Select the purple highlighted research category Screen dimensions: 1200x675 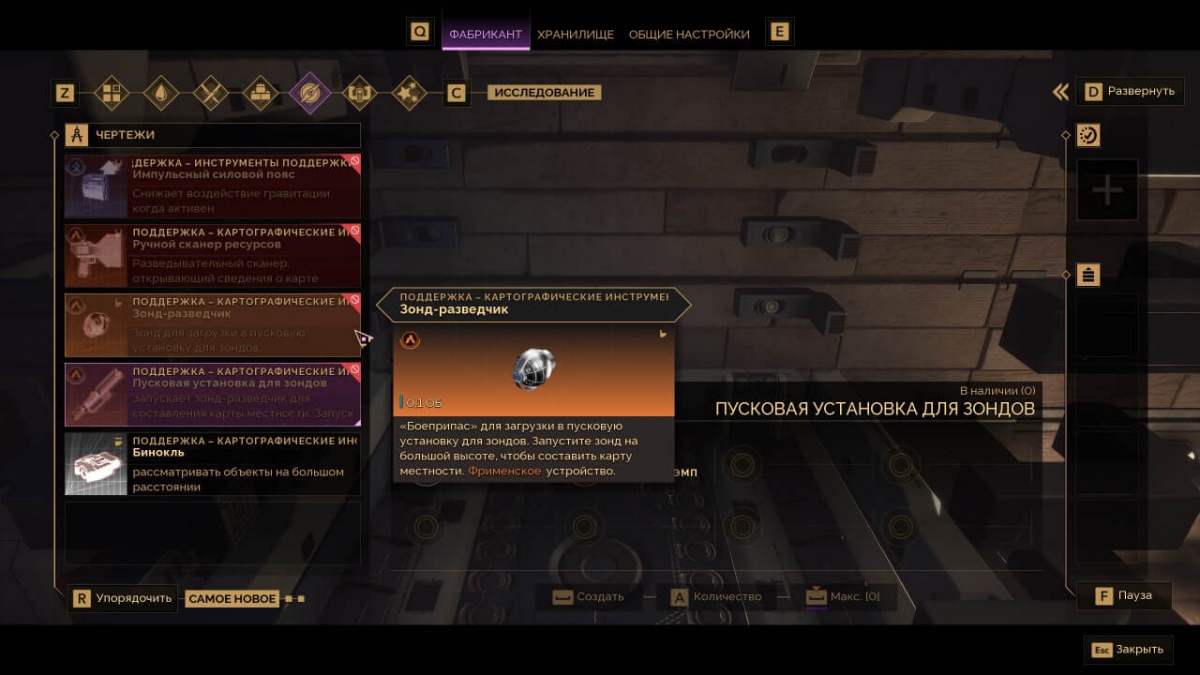point(310,93)
